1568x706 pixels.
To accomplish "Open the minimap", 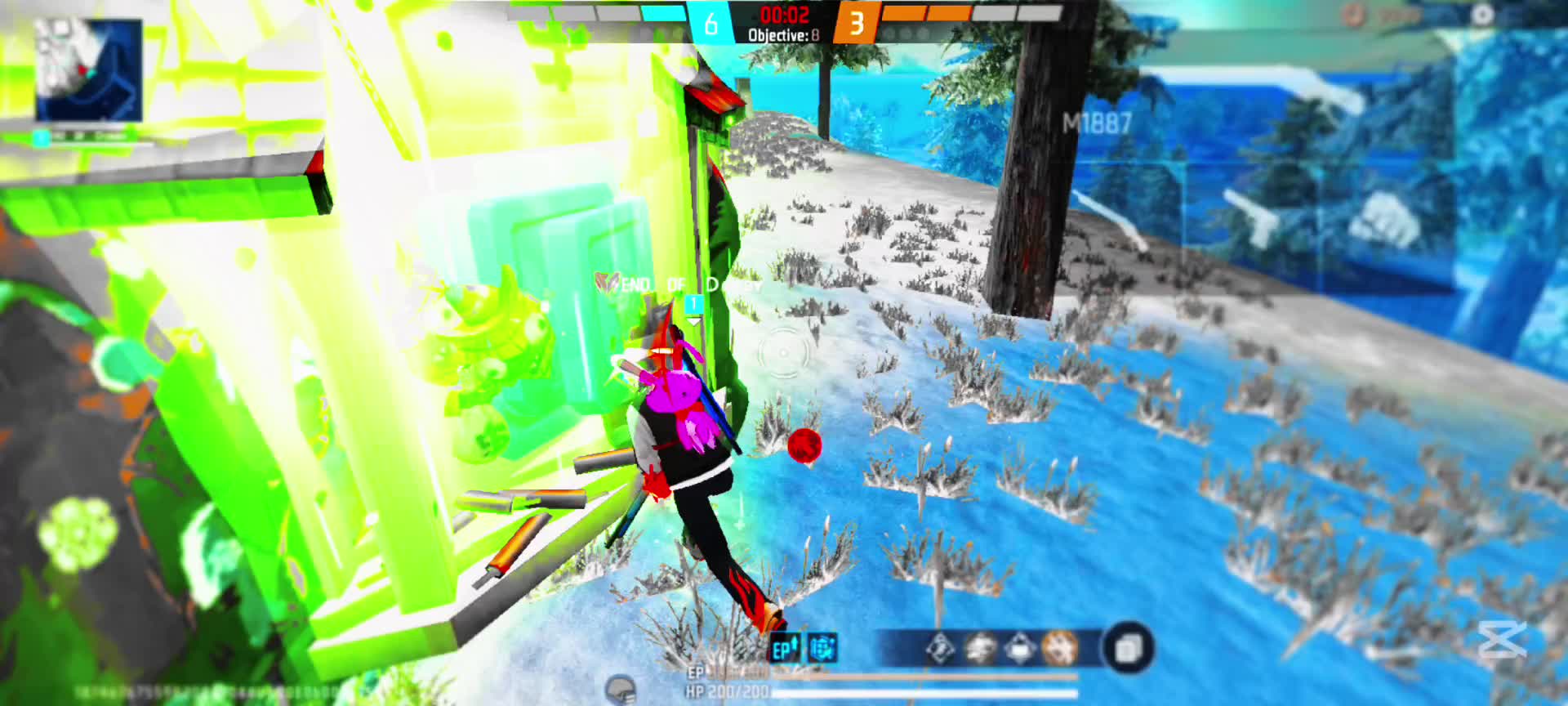I will (x=89, y=69).
